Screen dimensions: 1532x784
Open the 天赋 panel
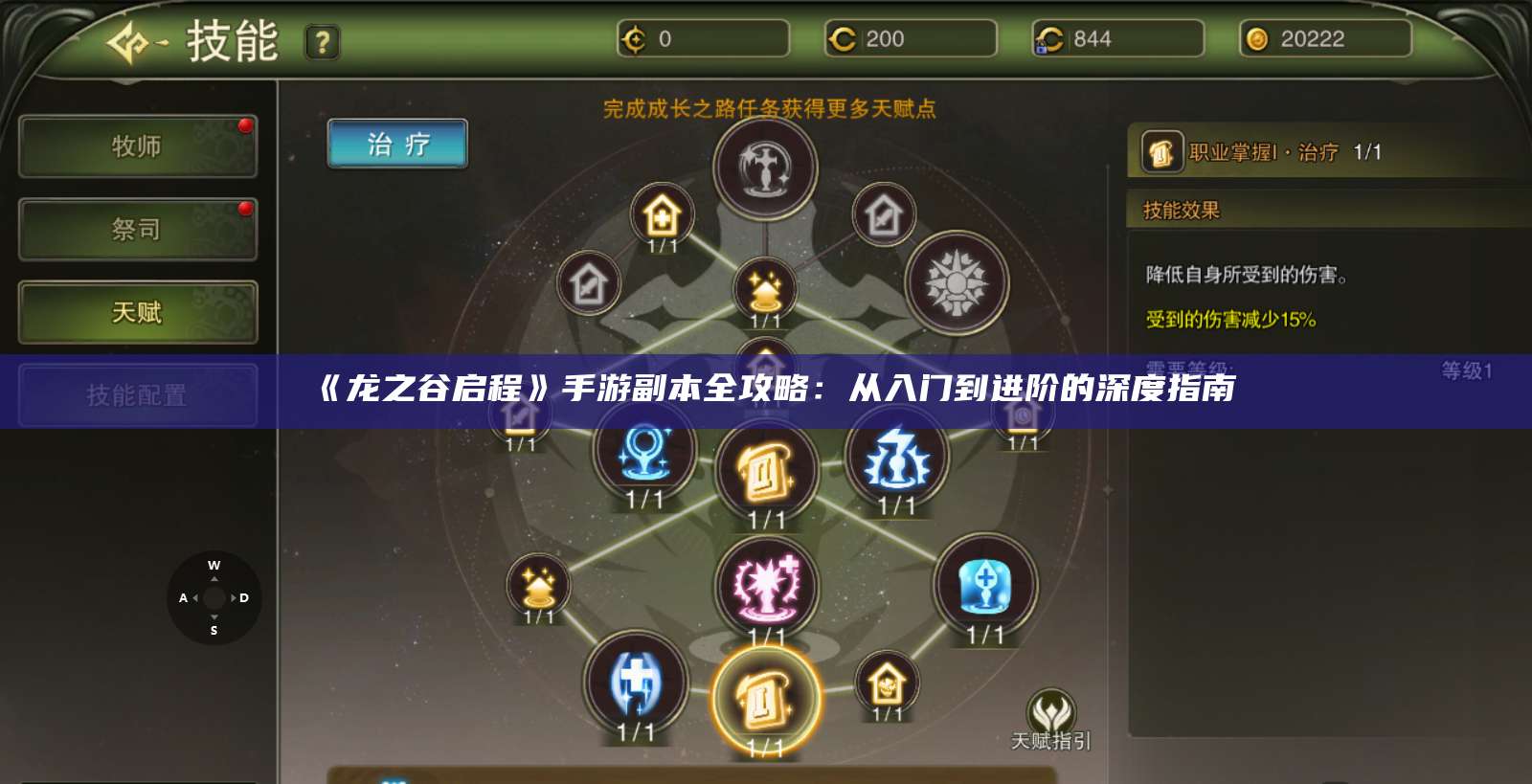(x=137, y=313)
